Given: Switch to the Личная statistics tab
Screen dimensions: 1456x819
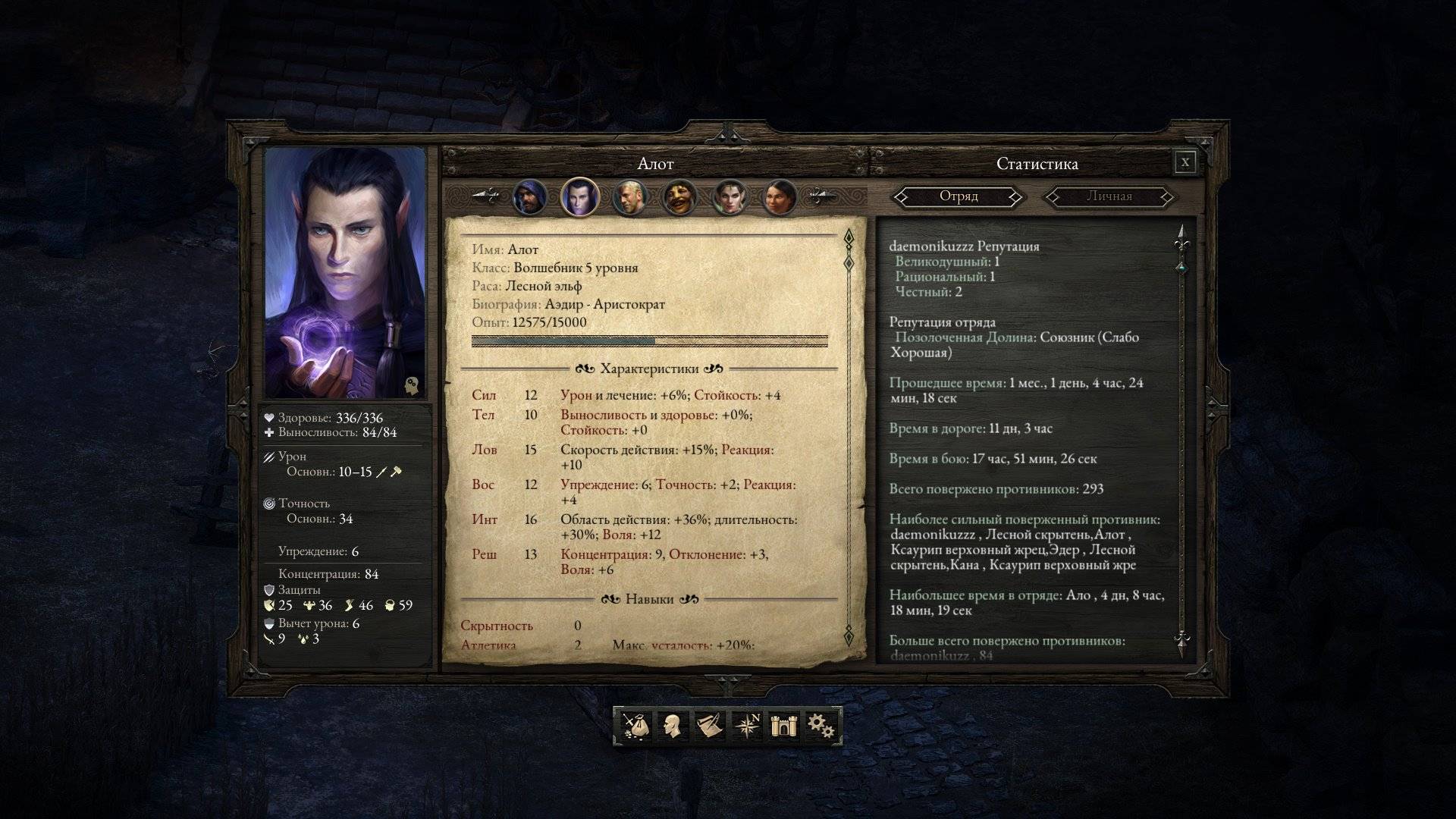Looking at the screenshot, I should (1109, 197).
